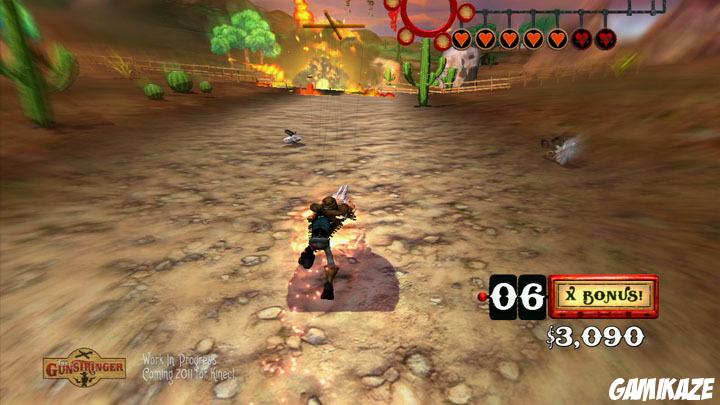
Task: Select The Gunstringer logo badge
Action: 84,367
